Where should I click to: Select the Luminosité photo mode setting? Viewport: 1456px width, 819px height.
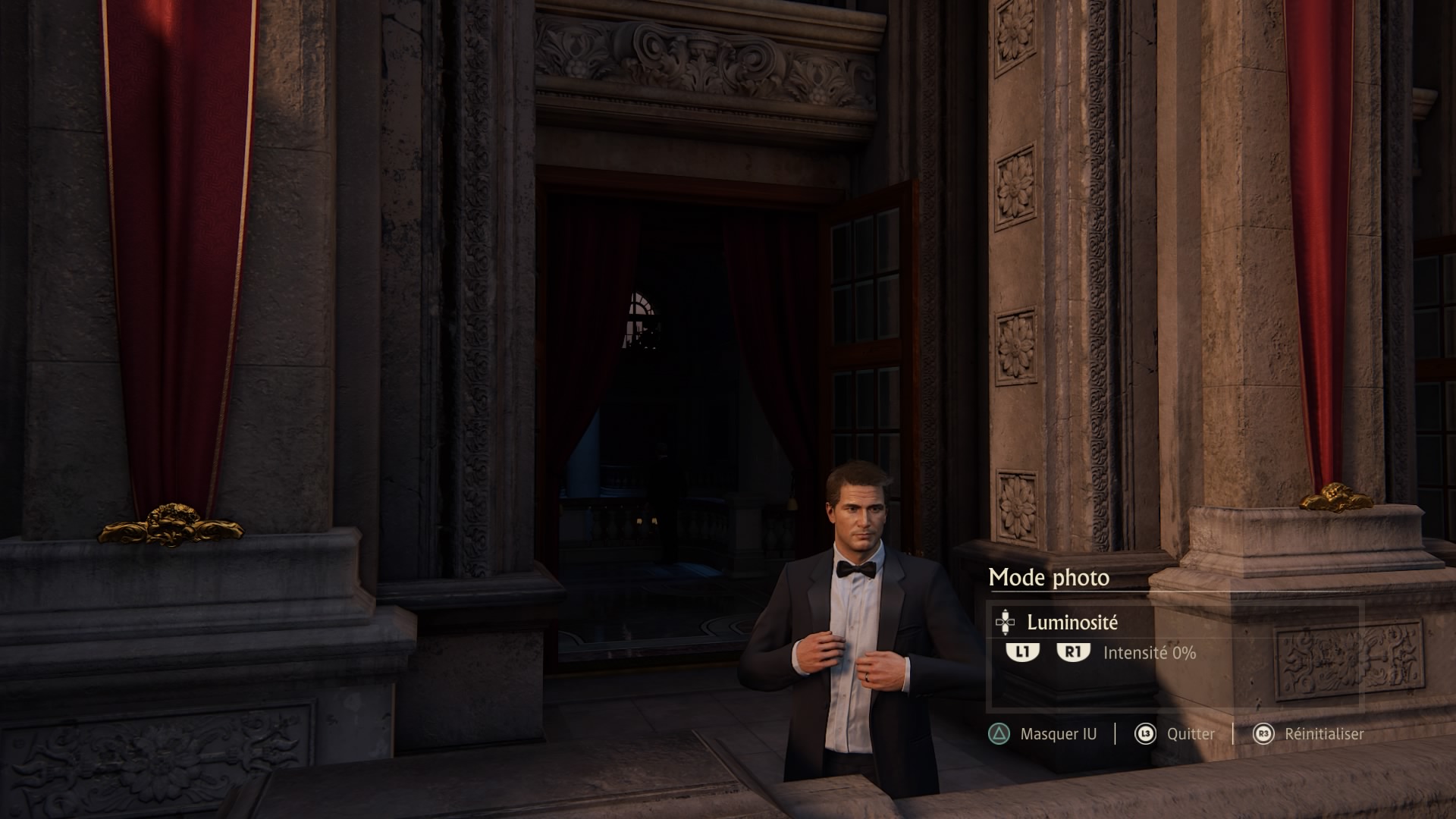click(1072, 623)
